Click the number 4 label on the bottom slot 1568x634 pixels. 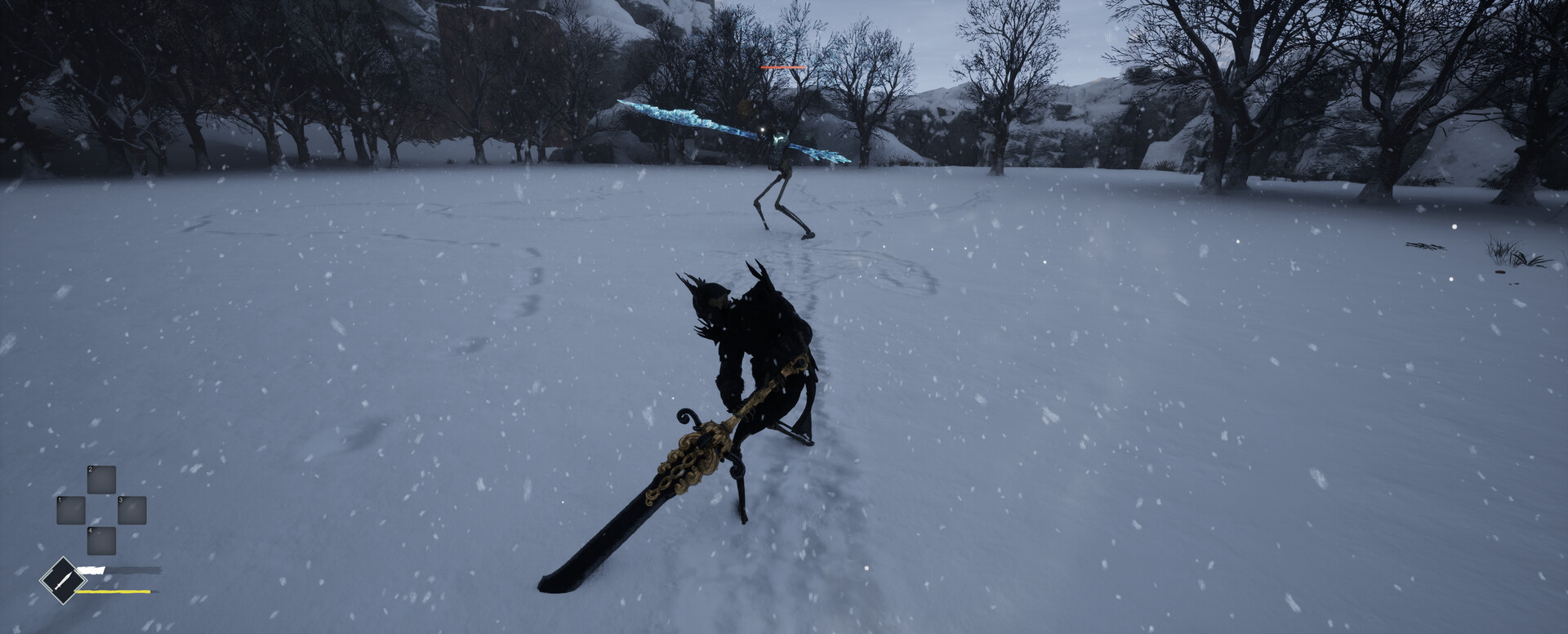pos(90,531)
